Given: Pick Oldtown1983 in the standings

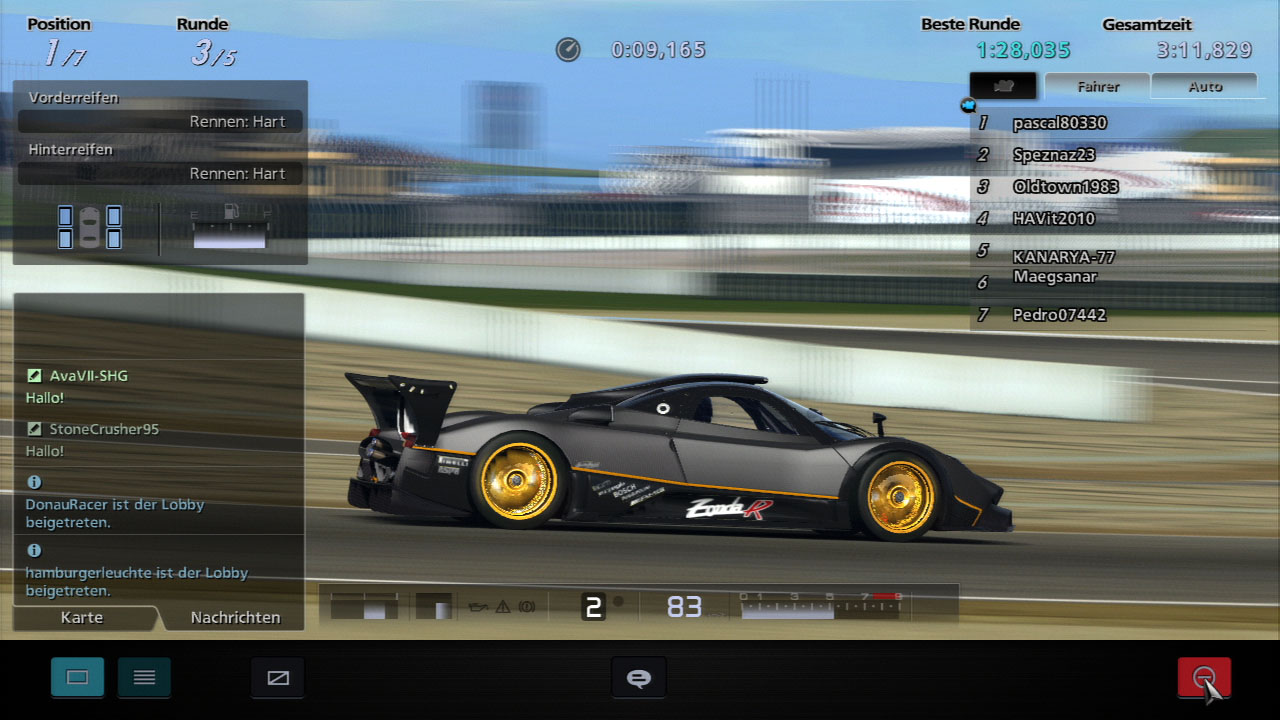Looking at the screenshot, I should (1065, 187).
